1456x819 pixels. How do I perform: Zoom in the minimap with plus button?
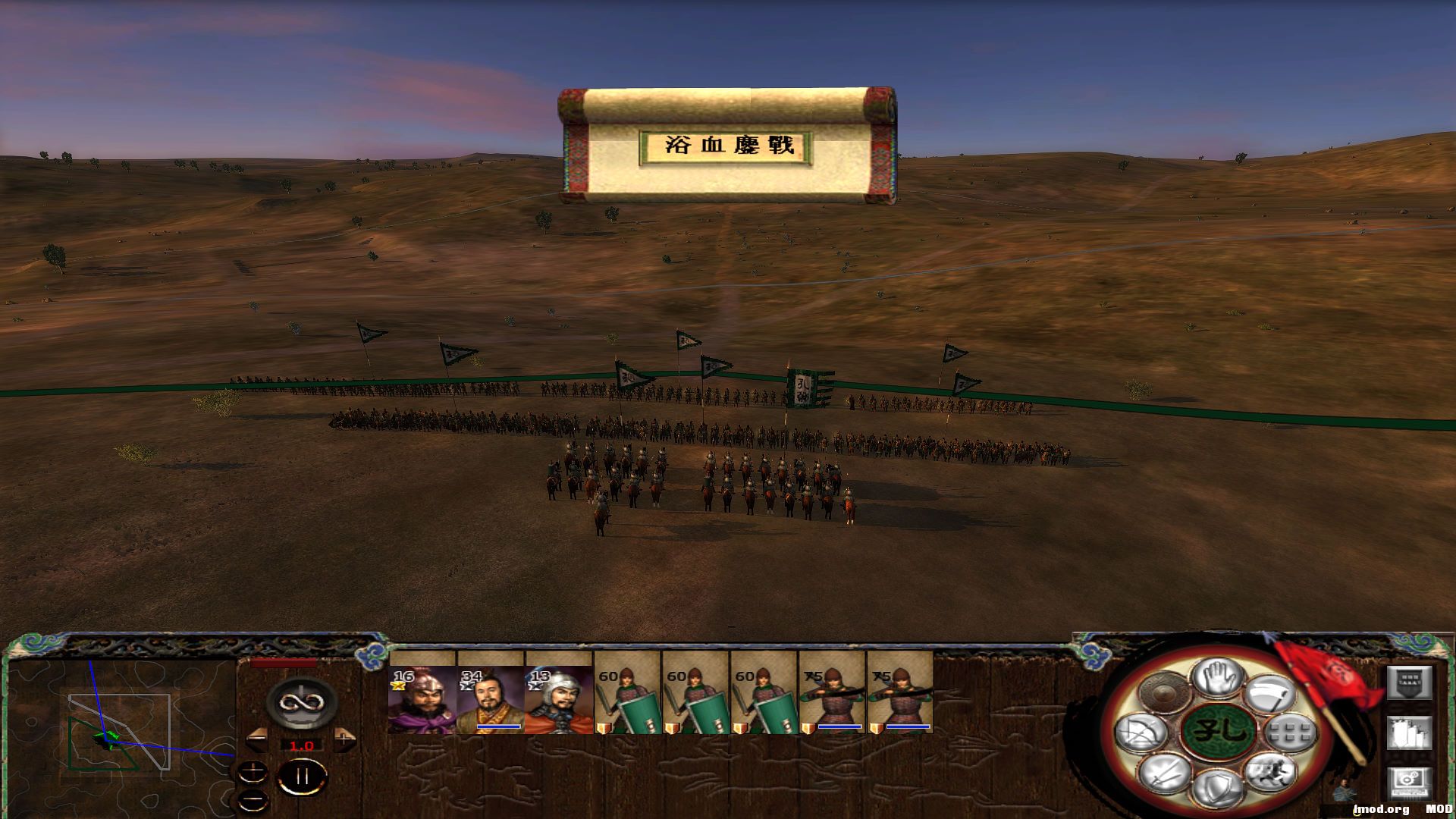coord(253,770)
